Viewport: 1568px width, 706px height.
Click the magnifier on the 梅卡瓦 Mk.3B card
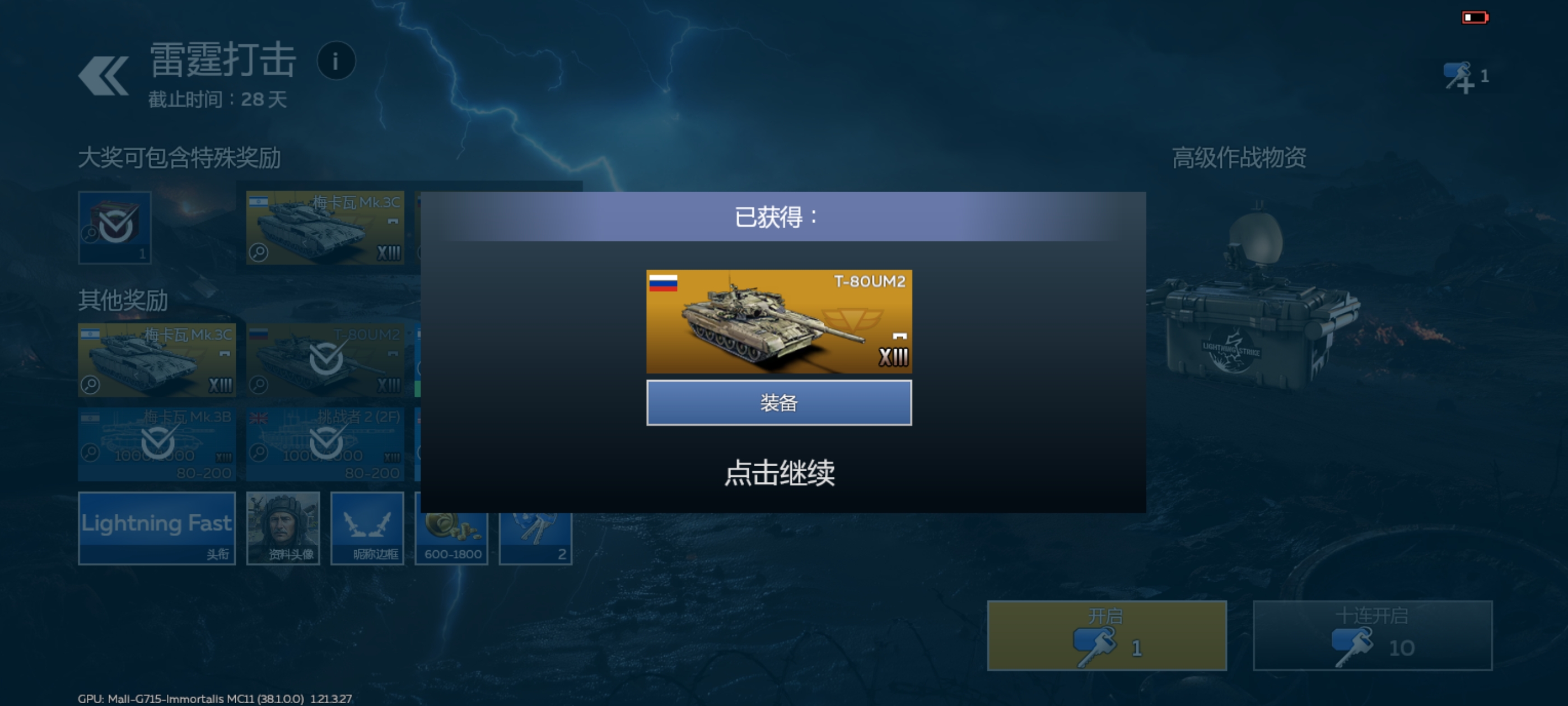tap(90, 454)
